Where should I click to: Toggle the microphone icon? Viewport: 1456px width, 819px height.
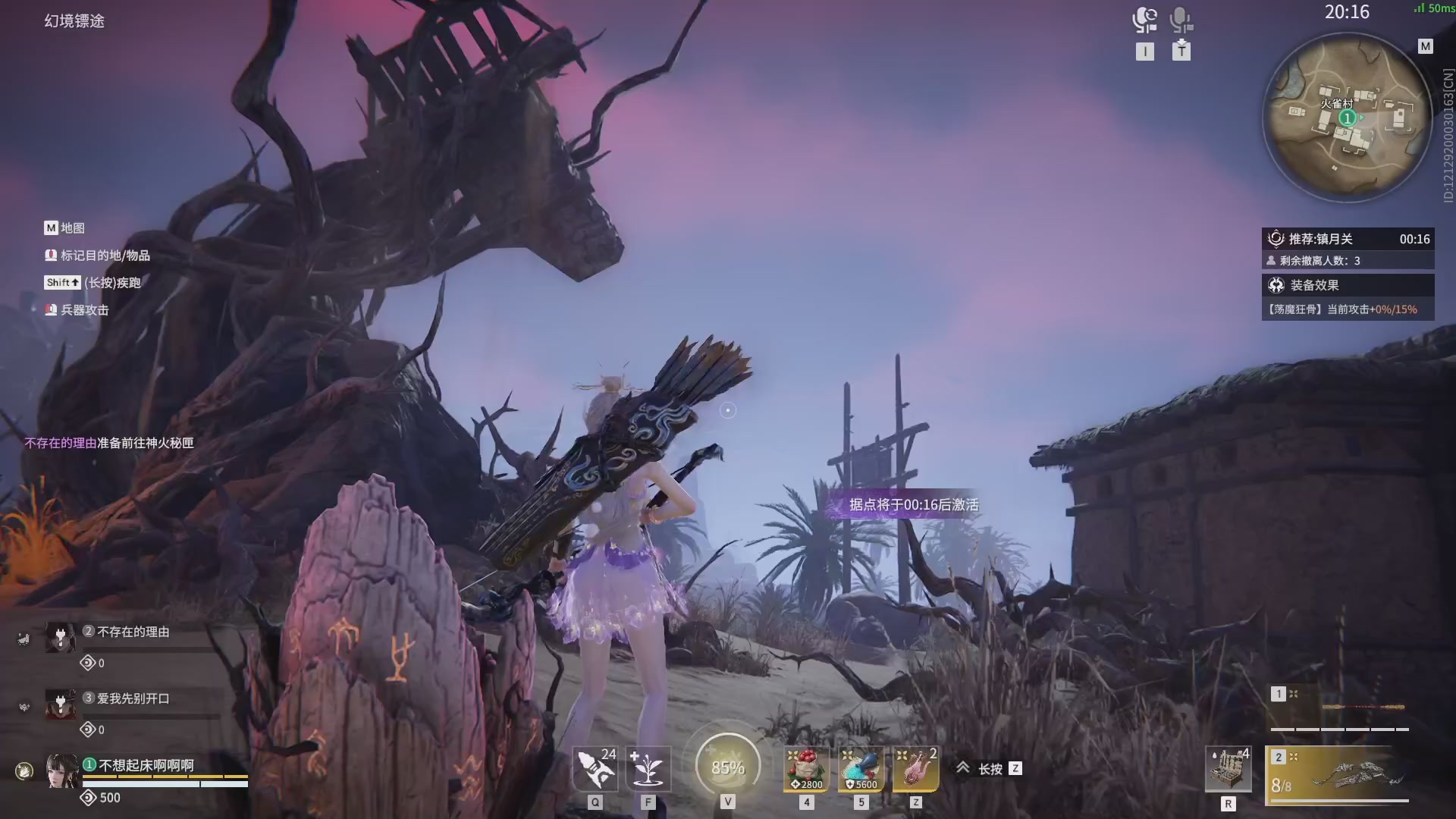(1181, 20)
